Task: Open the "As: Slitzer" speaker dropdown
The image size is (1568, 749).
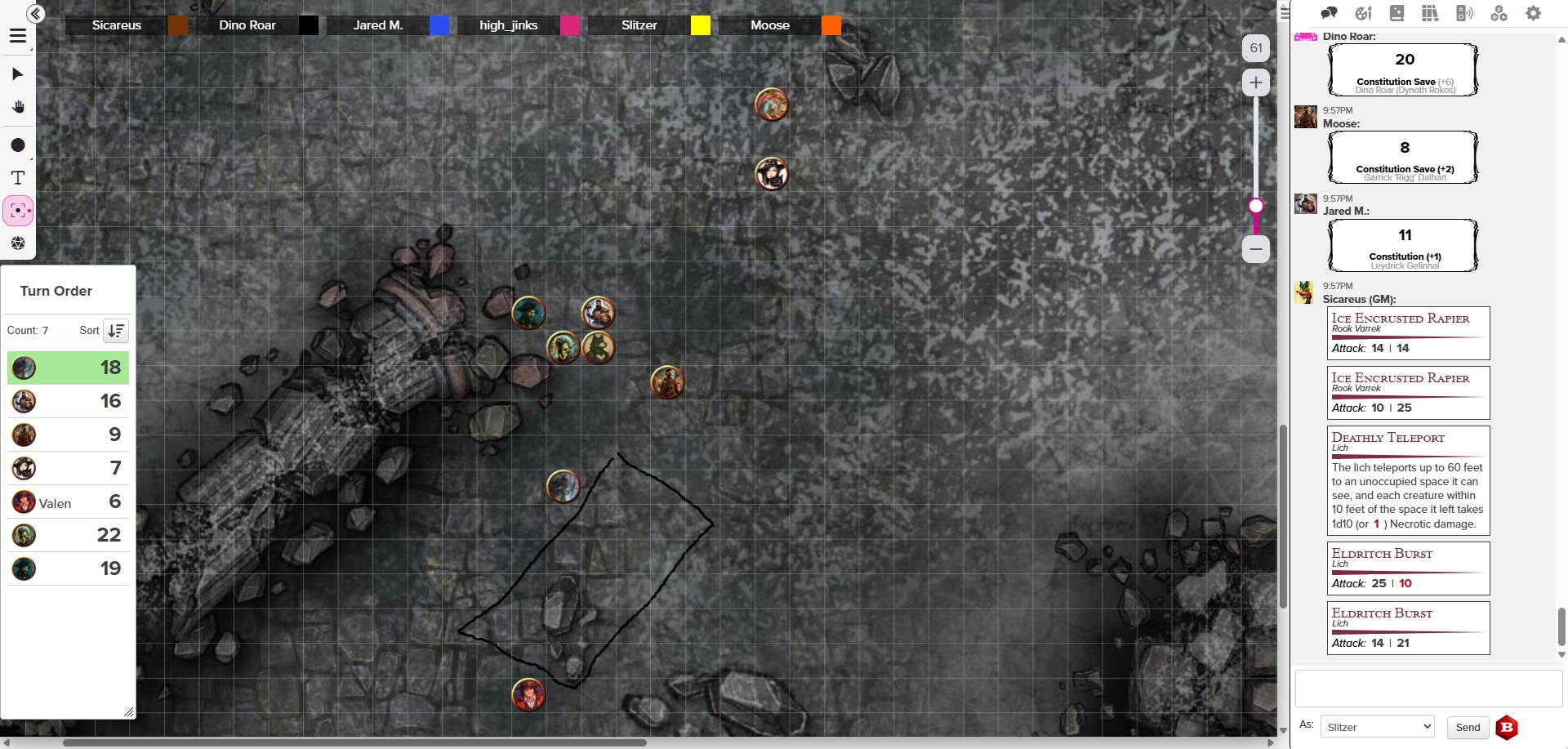Action: [x=1377, y=727]
